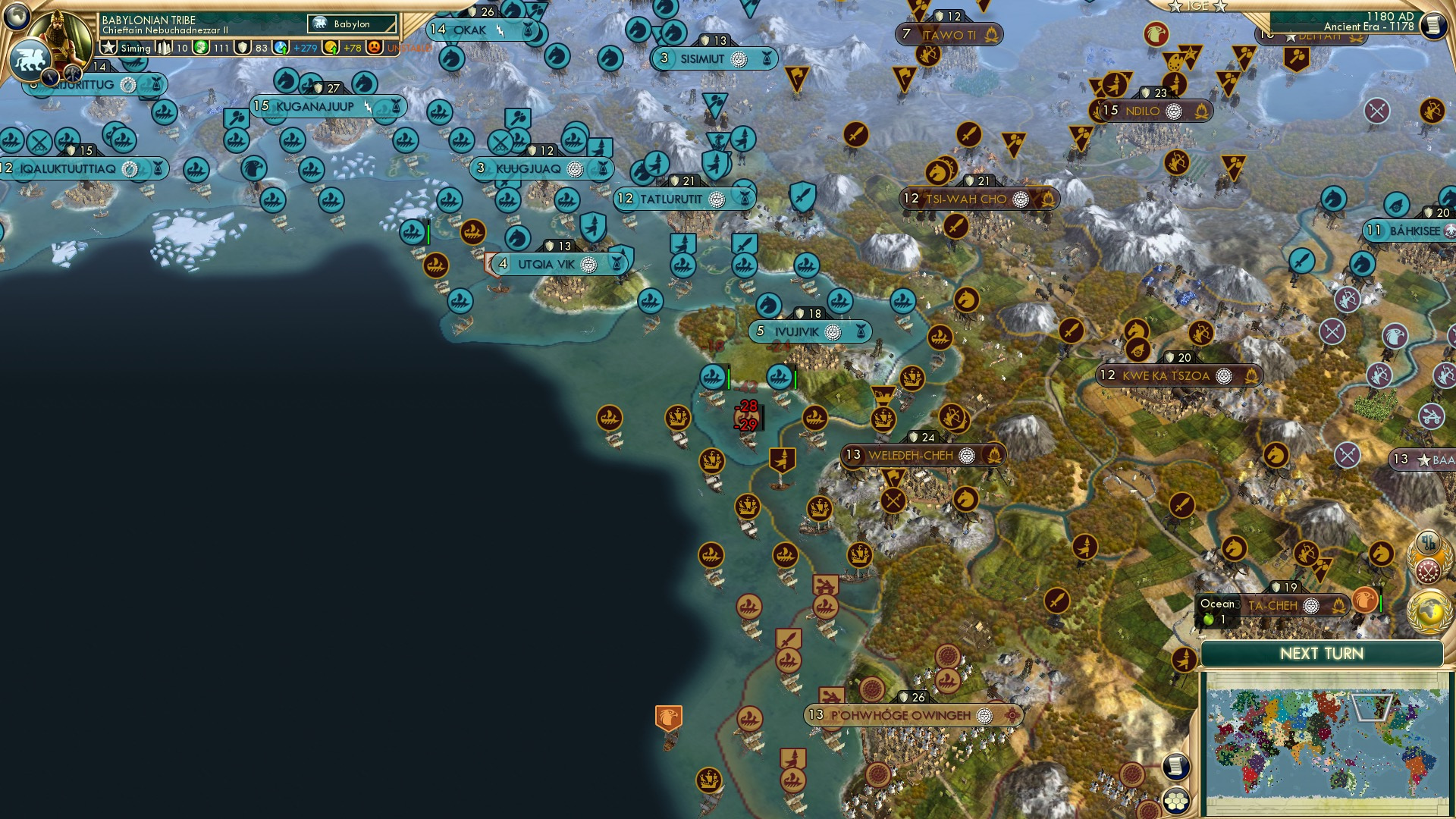
Task: Click the lightning bolt icon below the leader portrait
Action: (50, 78)
